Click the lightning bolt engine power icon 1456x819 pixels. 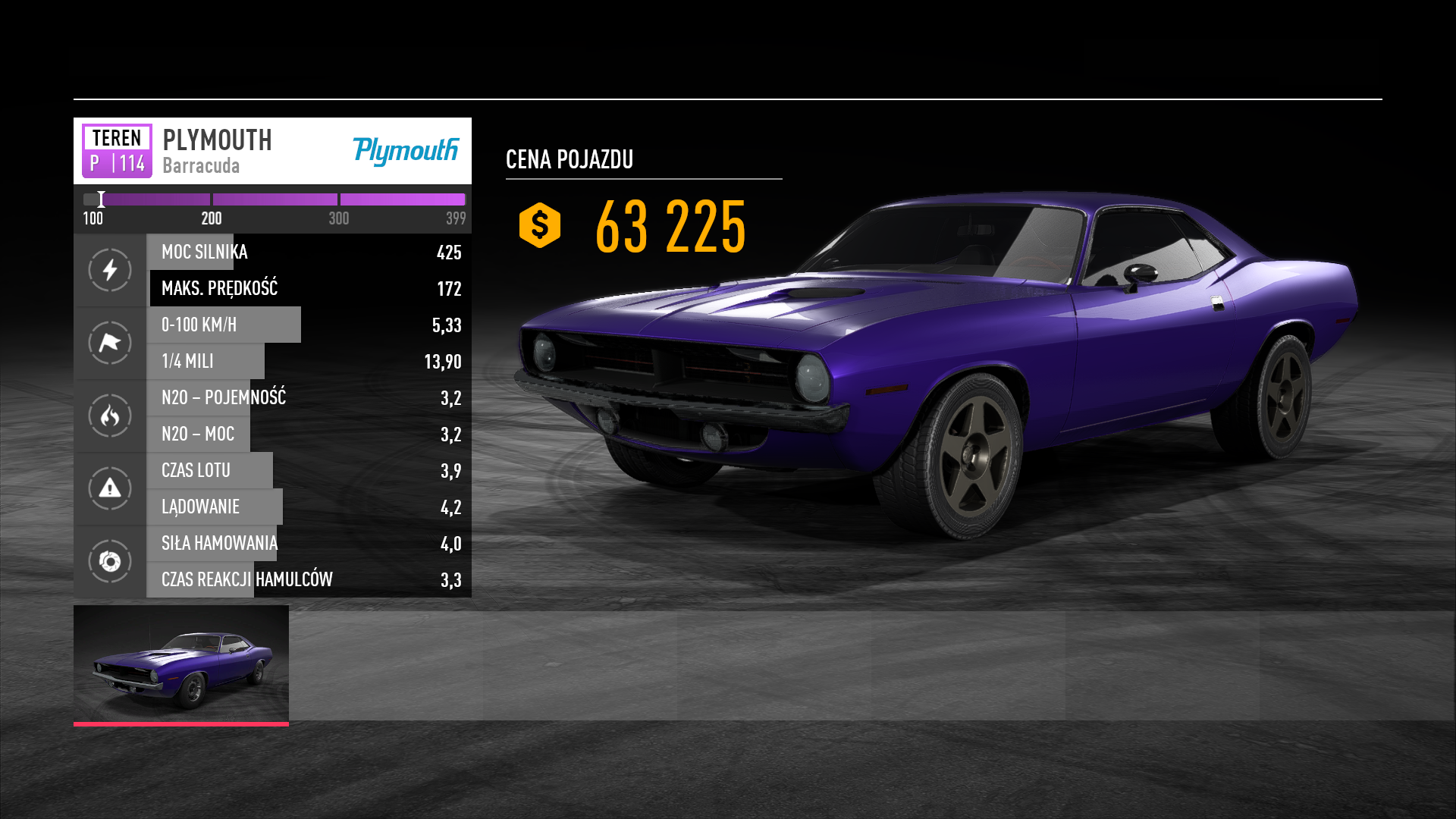point(110,270)
